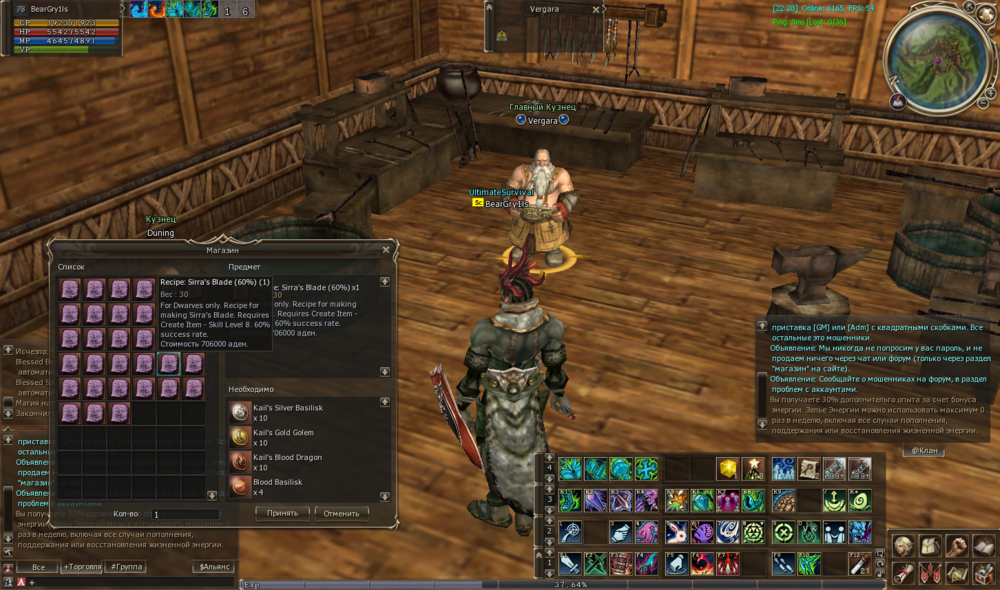The height and width of the screenshot is (590, 1000).
Task: Close the Vergara target window
Action: pos(596,9)
